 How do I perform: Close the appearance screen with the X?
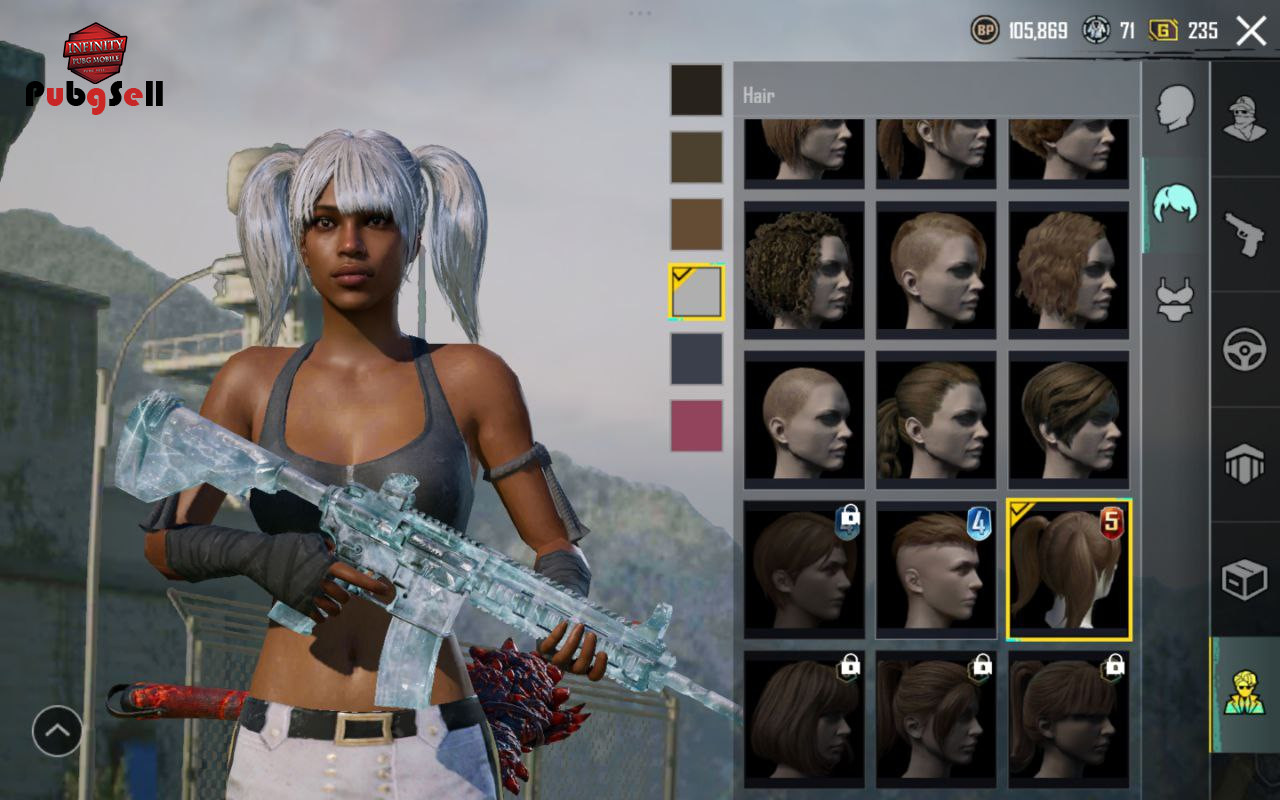[x=1251, y=31]
